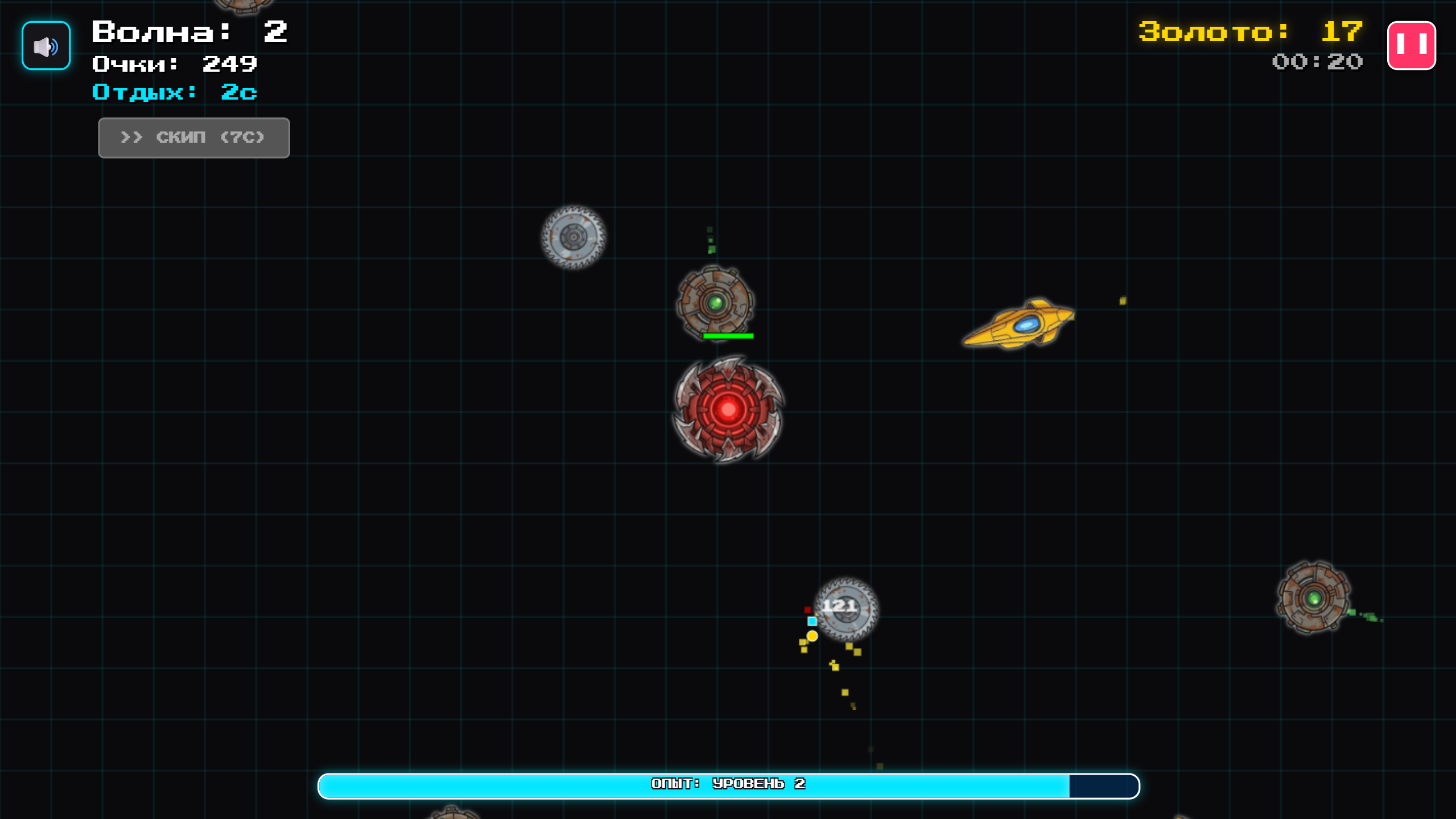Enable skip for the rest phase
Screen dimensions: 1456x819
(193, 137)
